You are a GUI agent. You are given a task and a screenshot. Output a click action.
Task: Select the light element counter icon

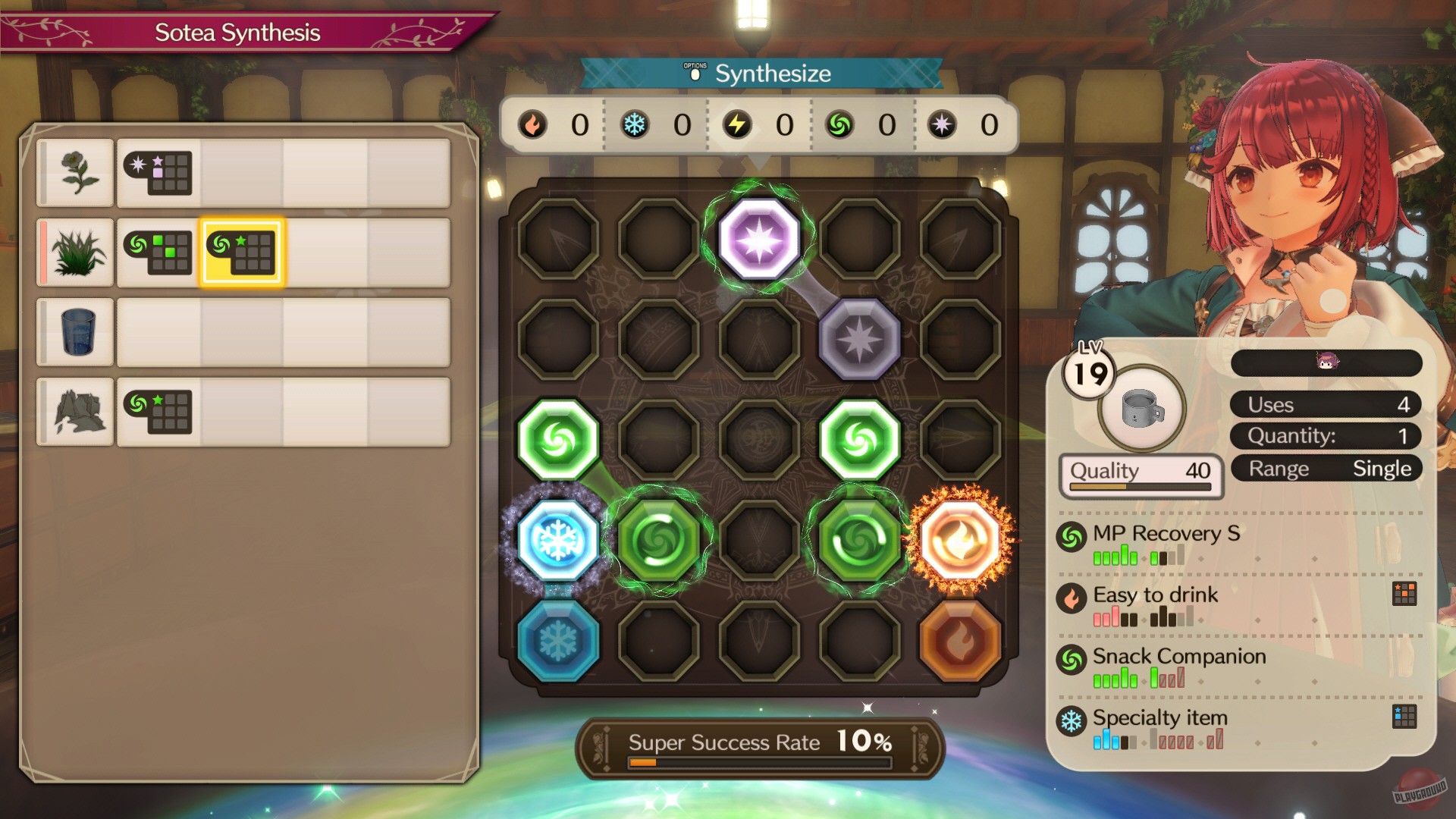click(x=940, y=124)
